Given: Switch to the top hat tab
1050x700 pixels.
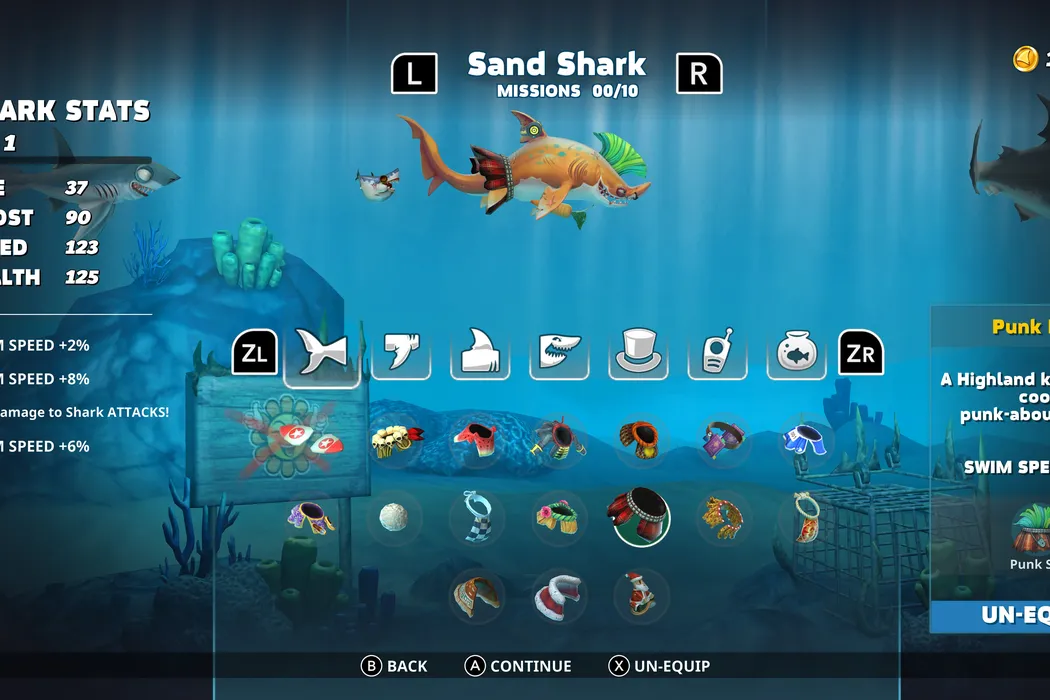Looking at the screenshot, I should coord(638,354).
